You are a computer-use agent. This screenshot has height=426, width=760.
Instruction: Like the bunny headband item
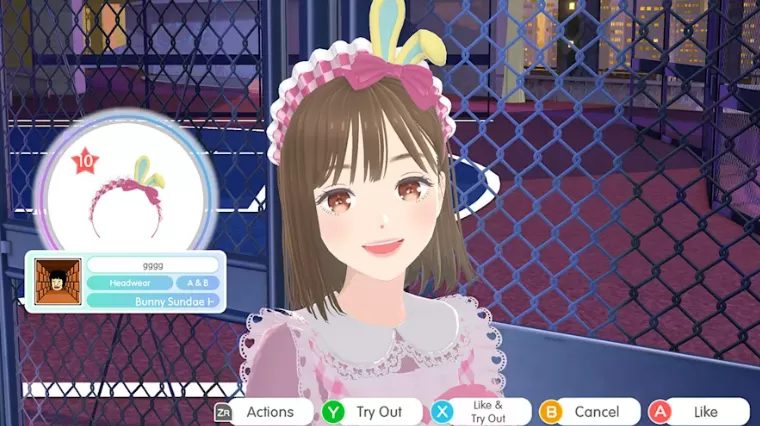pyautogui.click(x=697, y=411)
